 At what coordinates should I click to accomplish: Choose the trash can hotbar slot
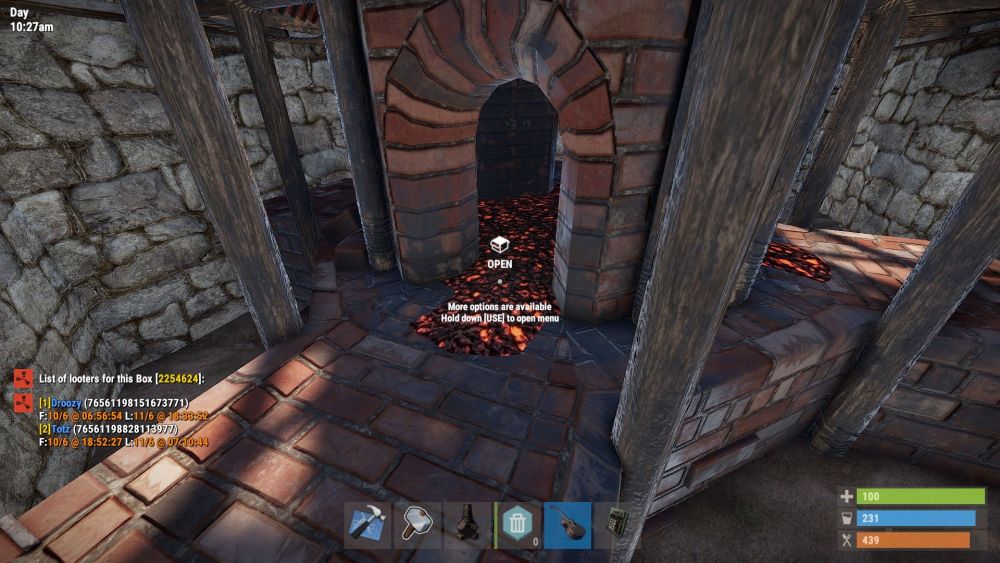(517, 524)
